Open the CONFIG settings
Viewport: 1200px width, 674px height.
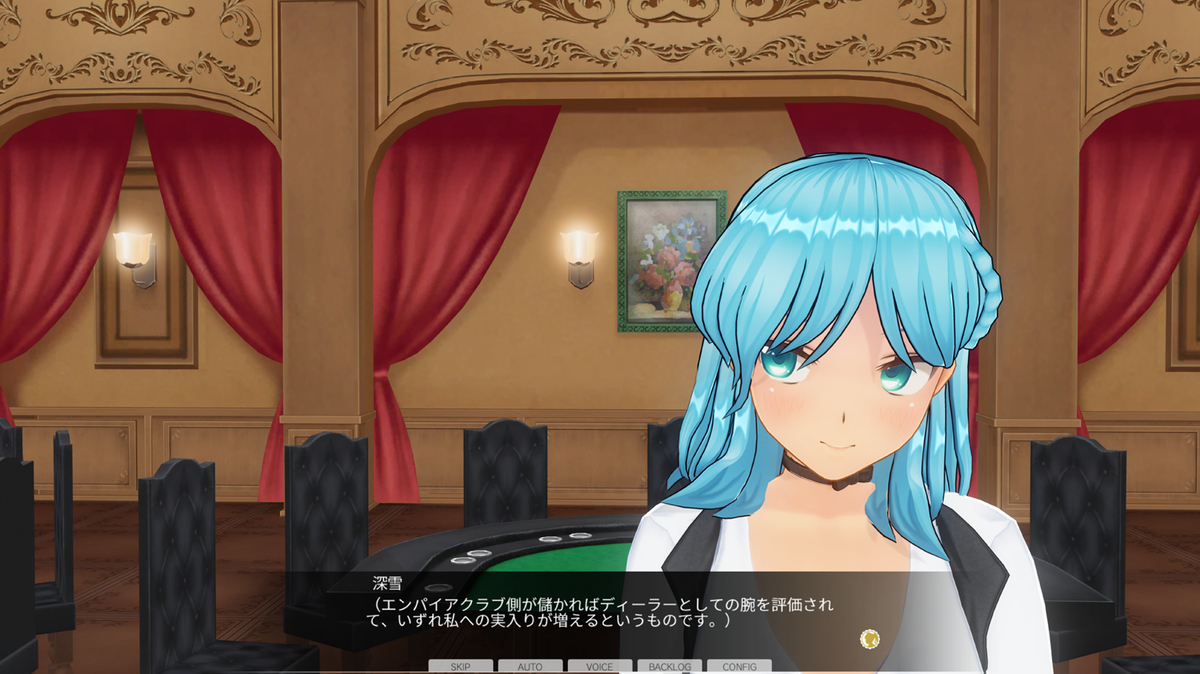[x=739, y=666]
